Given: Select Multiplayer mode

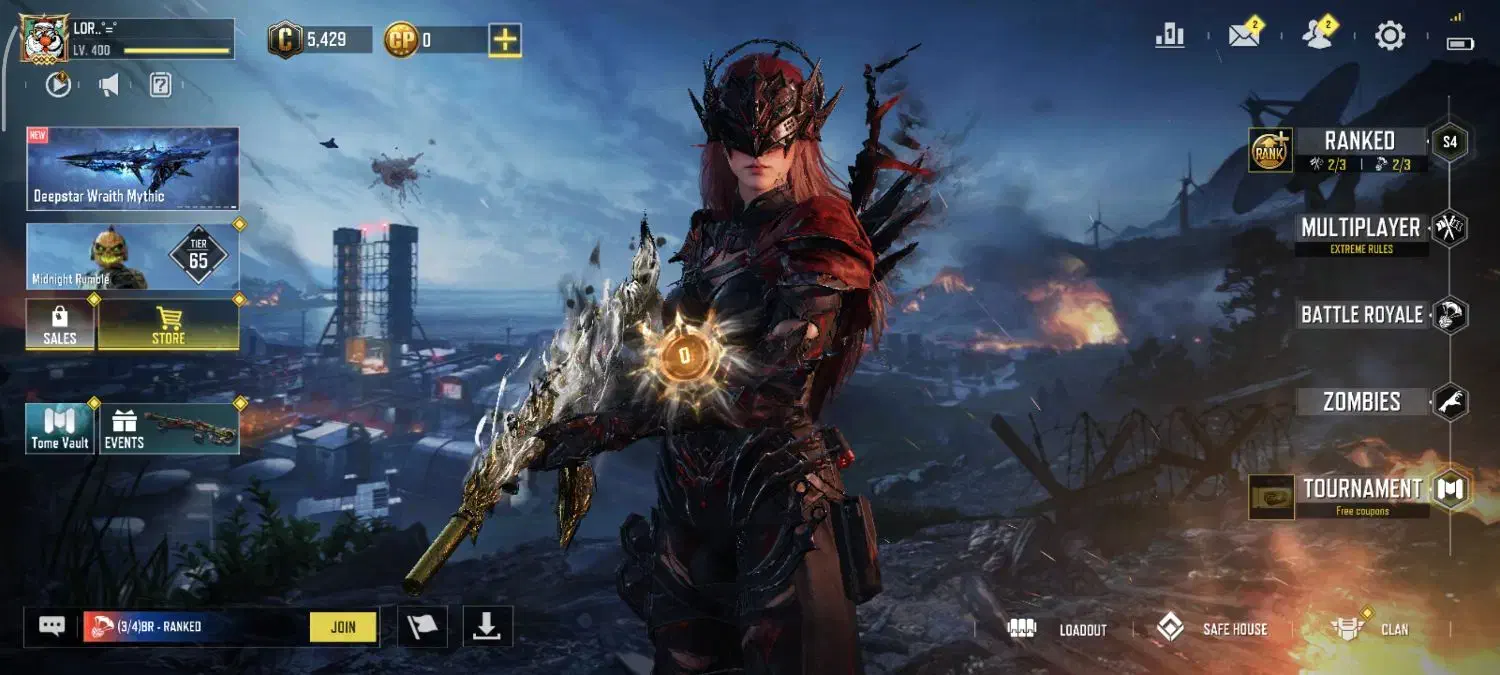Looking at the screenshot, I should [x=1360, y=228].
